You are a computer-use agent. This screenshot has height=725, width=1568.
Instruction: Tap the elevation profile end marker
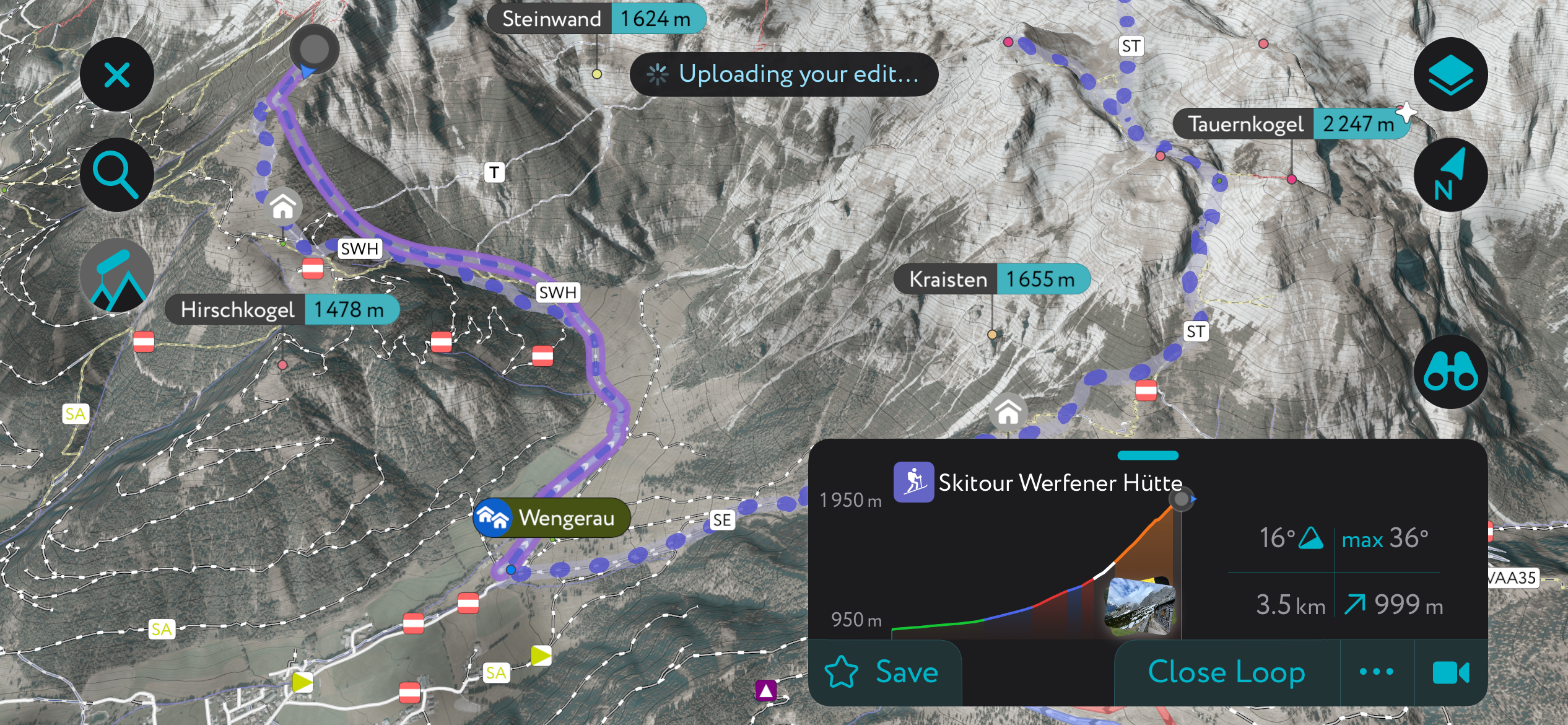(1182, 499)
